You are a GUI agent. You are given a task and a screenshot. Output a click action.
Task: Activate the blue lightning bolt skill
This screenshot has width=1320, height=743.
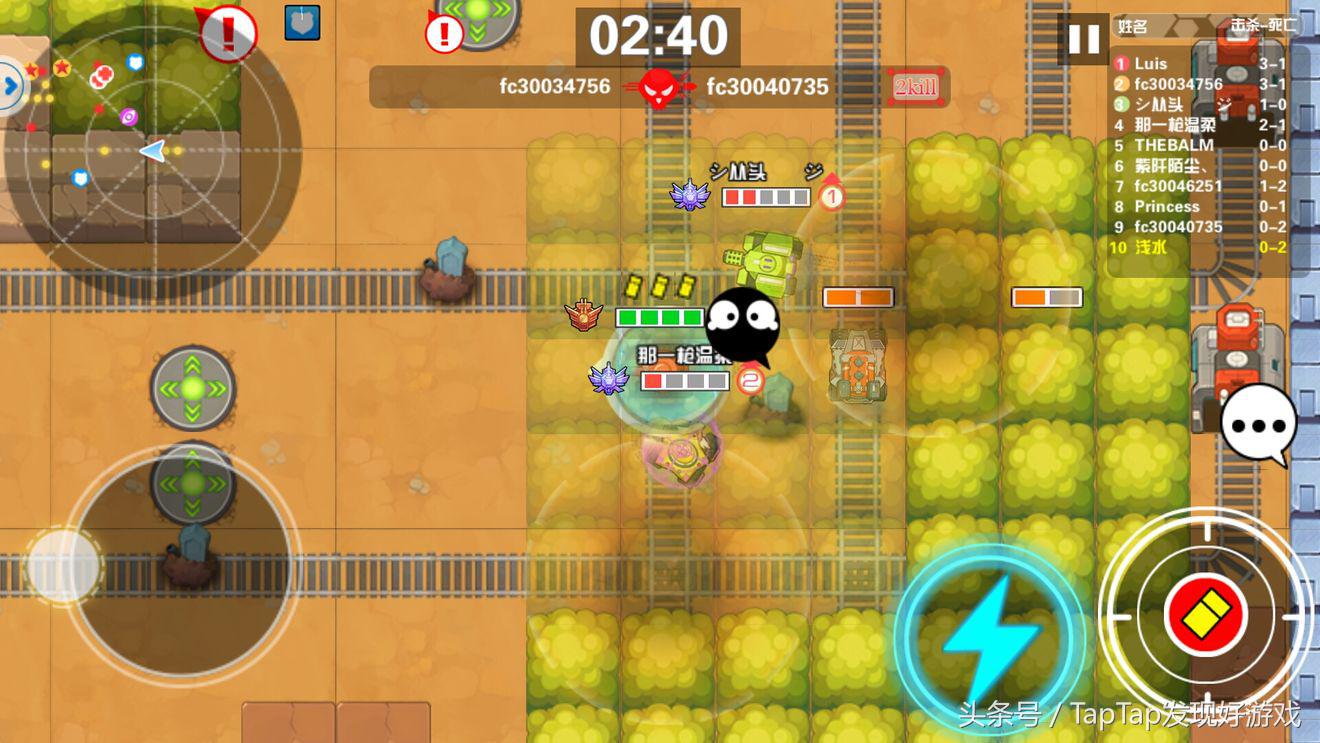tap(988, 638)
